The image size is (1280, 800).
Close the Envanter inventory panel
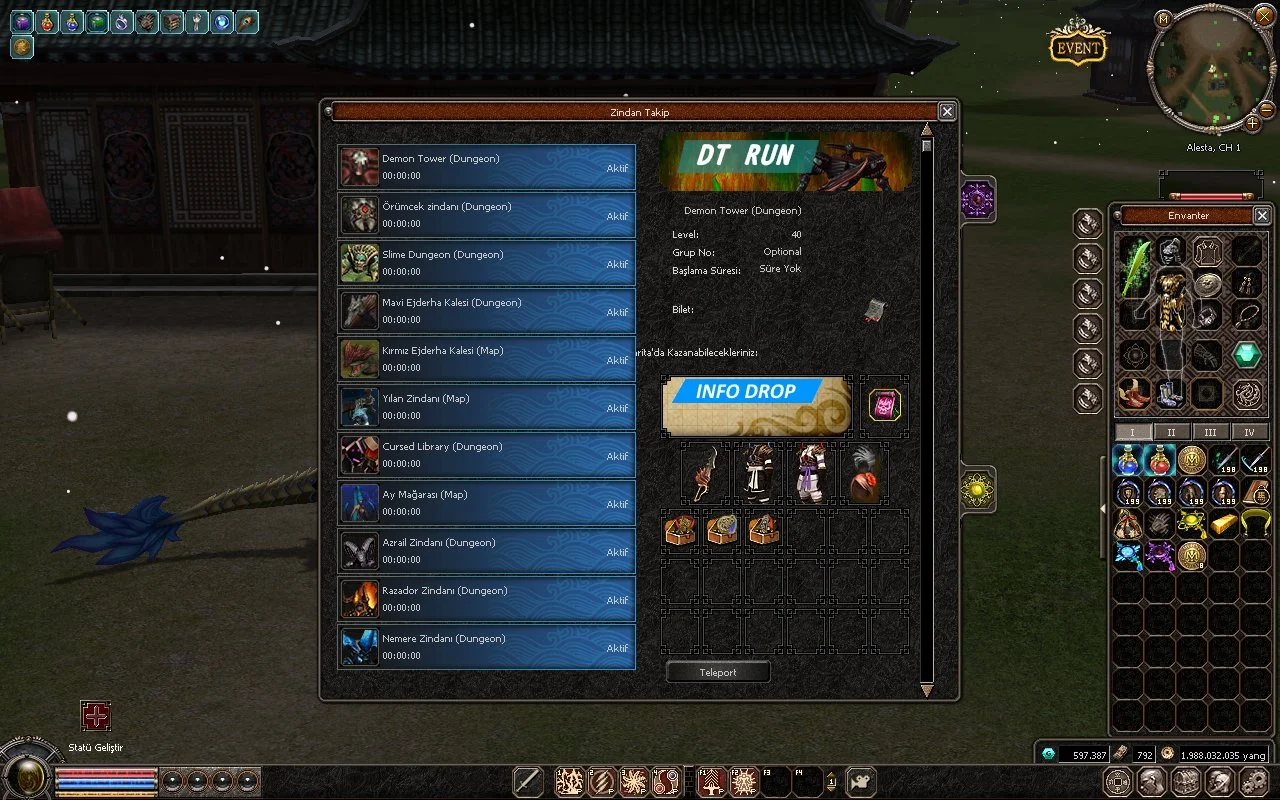point(1262,215)
